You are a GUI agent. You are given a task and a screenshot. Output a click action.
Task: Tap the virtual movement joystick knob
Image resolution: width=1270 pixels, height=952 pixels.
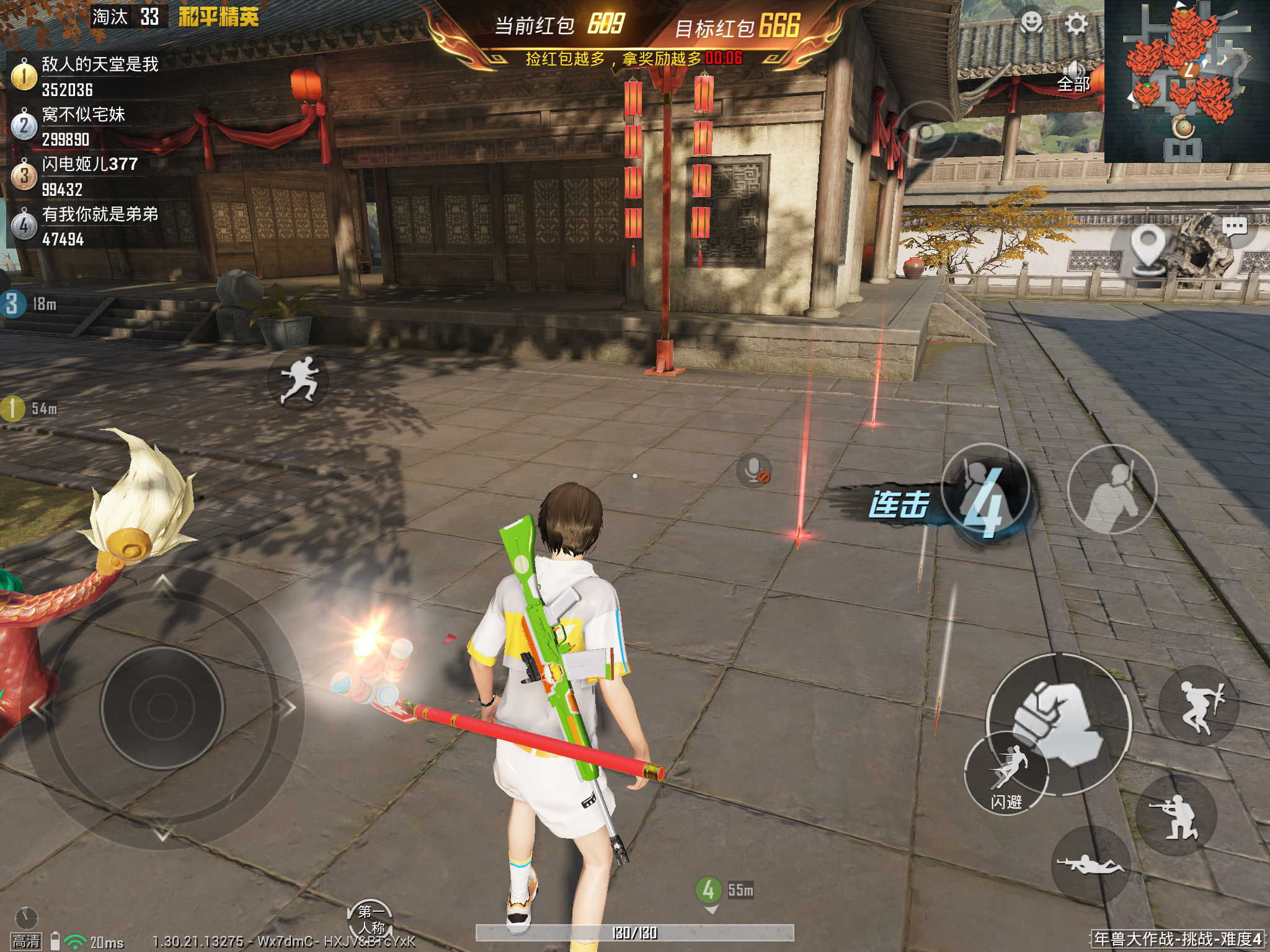tap(162, 707)
